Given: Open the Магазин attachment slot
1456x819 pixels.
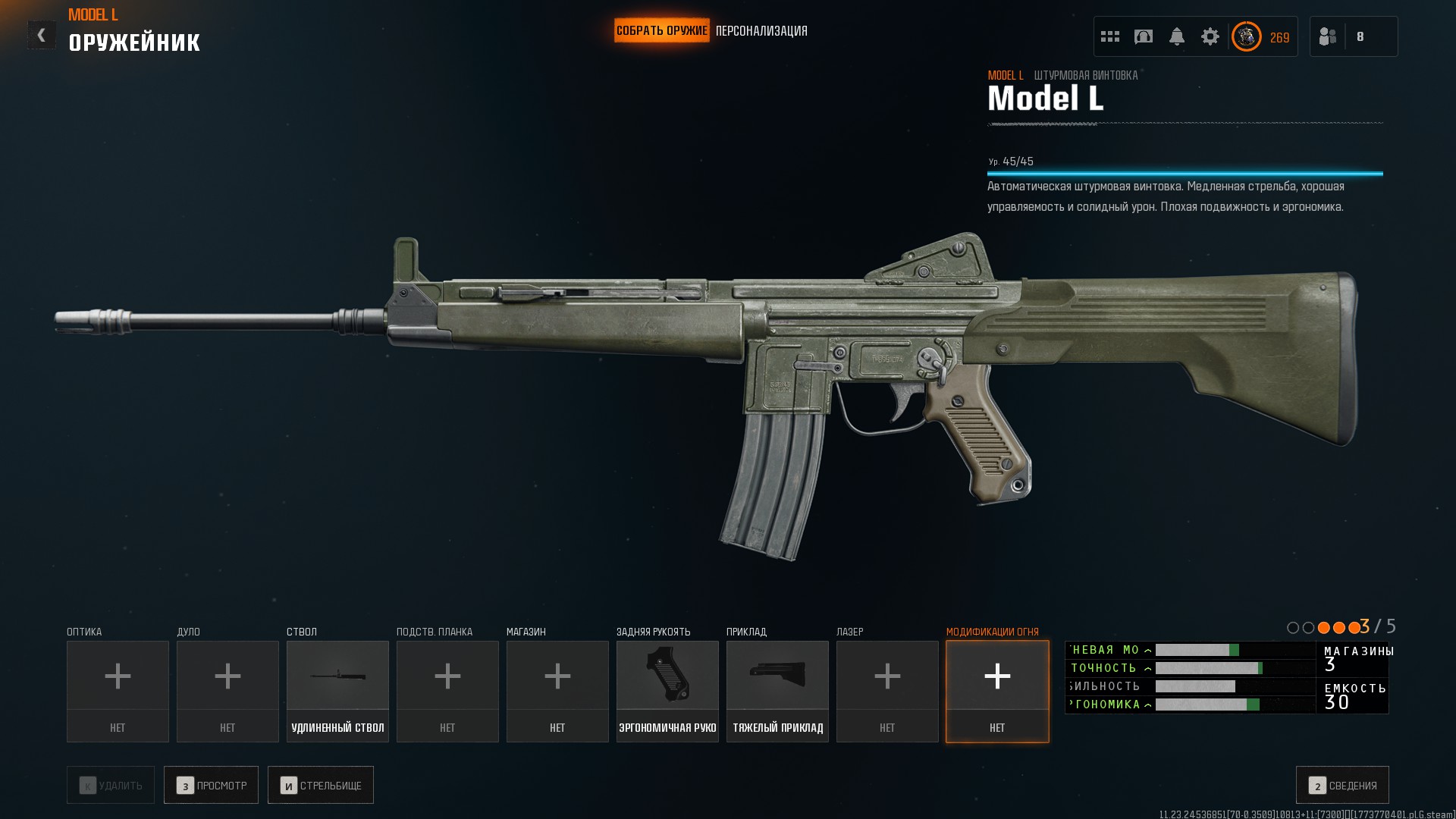Looking at the screenshot, I should 557,691.
